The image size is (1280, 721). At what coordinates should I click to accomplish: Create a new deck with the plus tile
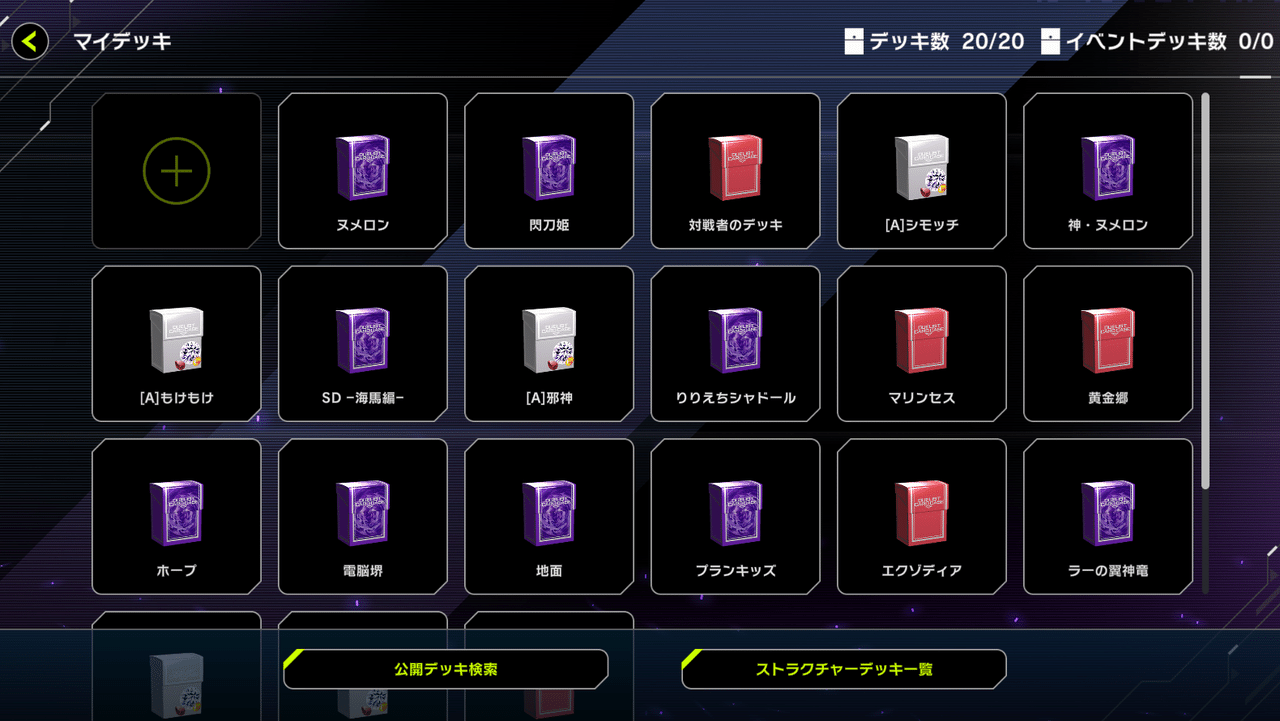pos(176,170)
